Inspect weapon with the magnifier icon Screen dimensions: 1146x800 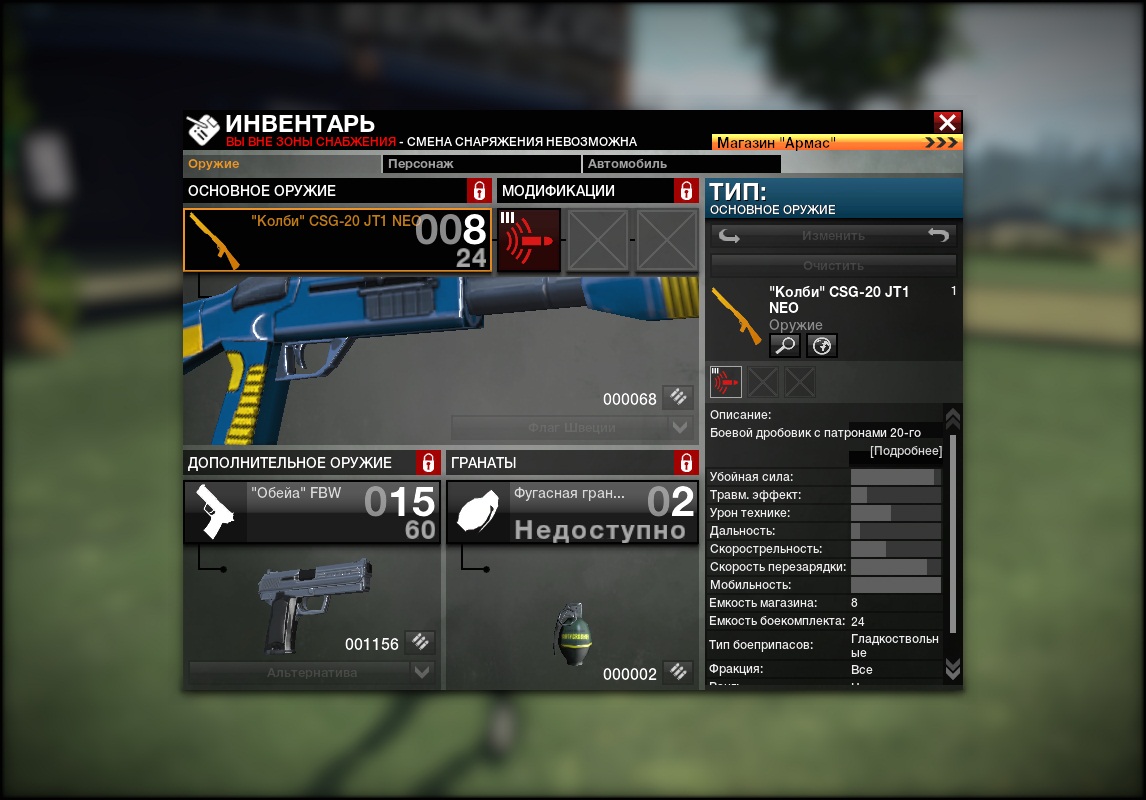click(x=784, y=346)
